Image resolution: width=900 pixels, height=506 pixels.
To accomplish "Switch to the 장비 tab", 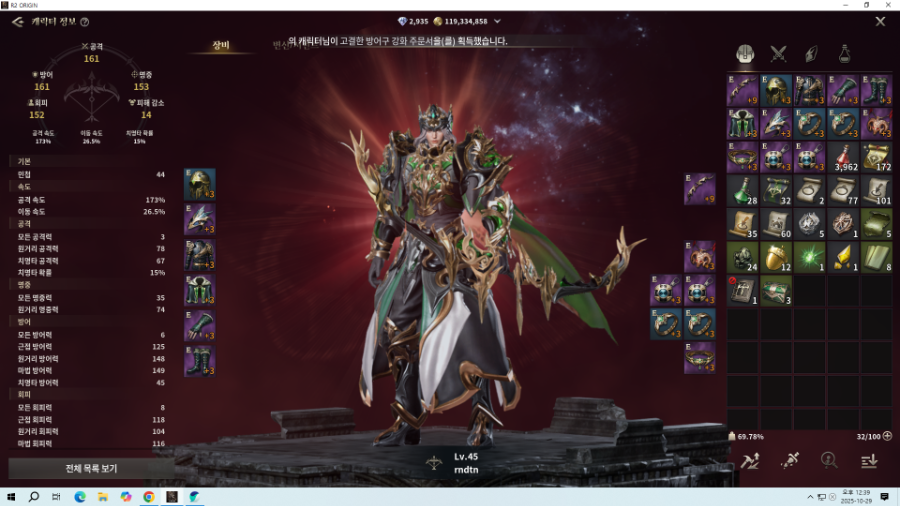I will point(220,45).
